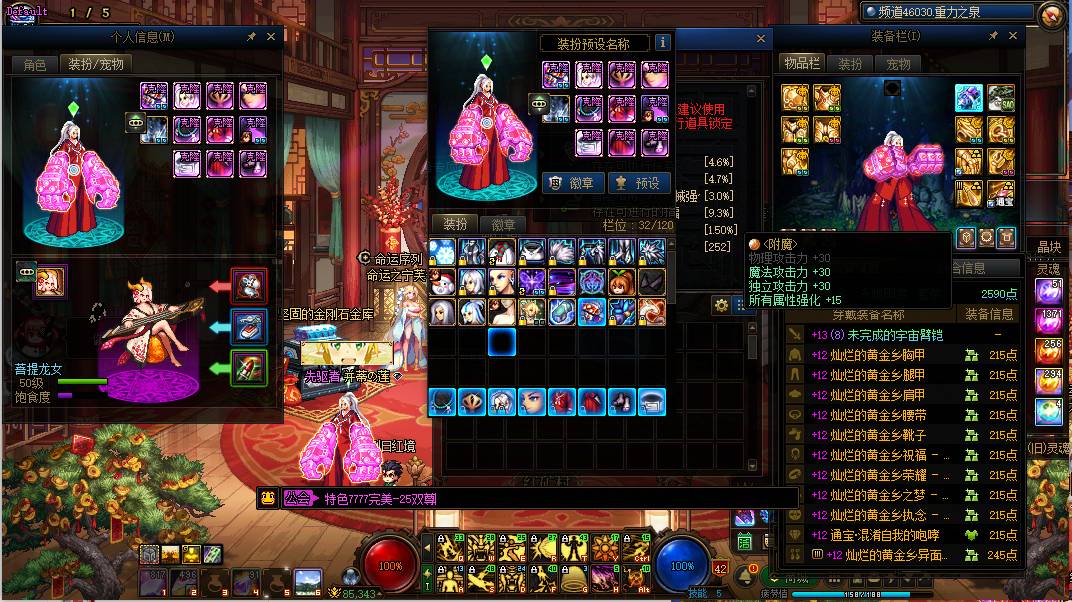This screenshot has height=602, width=1072.
Task: Click the red-framed pet equipment slot
Action: (249, 285)
